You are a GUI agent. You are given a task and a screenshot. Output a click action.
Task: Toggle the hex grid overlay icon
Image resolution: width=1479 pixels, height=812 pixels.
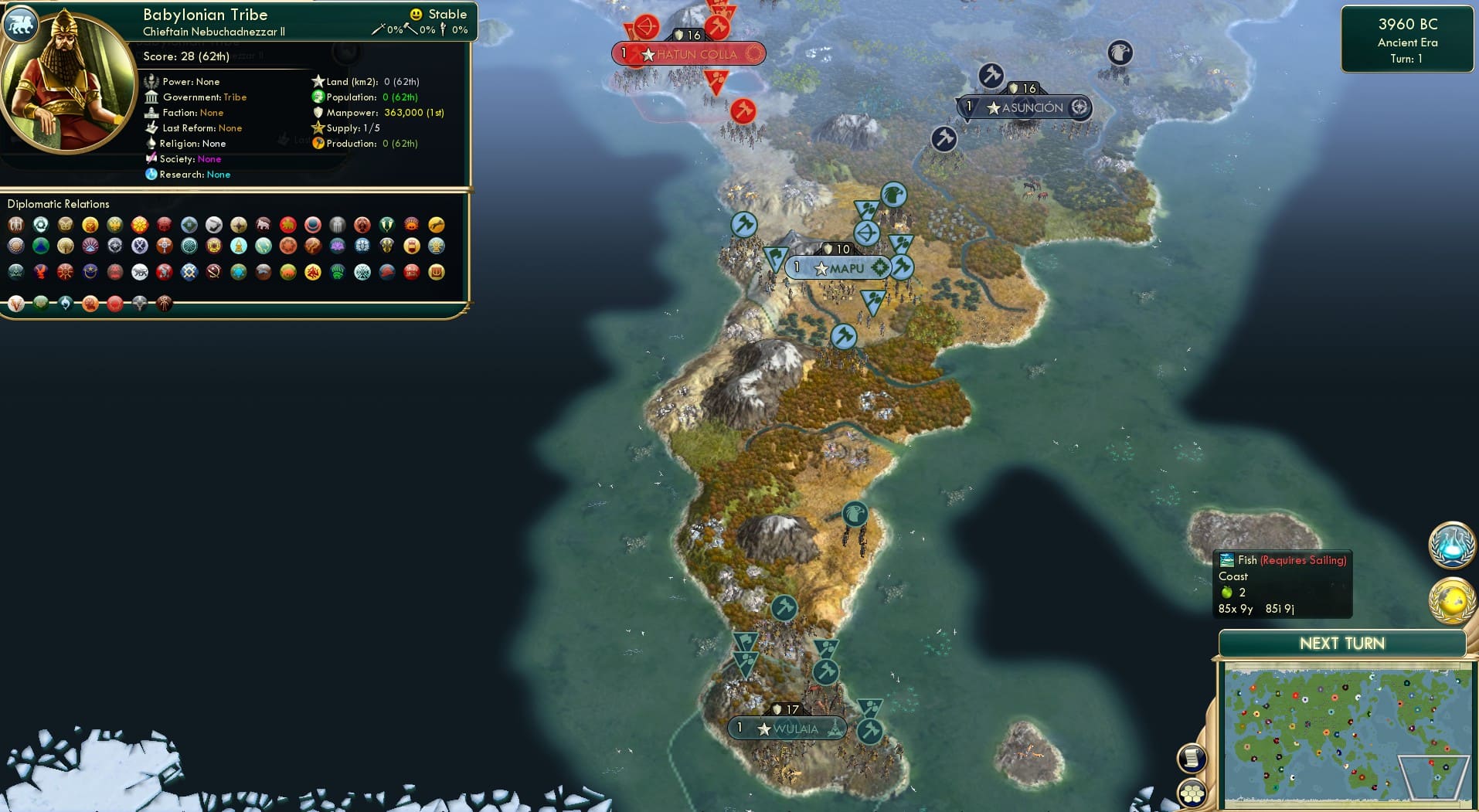pyautogui.click(x=1193, y=791)
